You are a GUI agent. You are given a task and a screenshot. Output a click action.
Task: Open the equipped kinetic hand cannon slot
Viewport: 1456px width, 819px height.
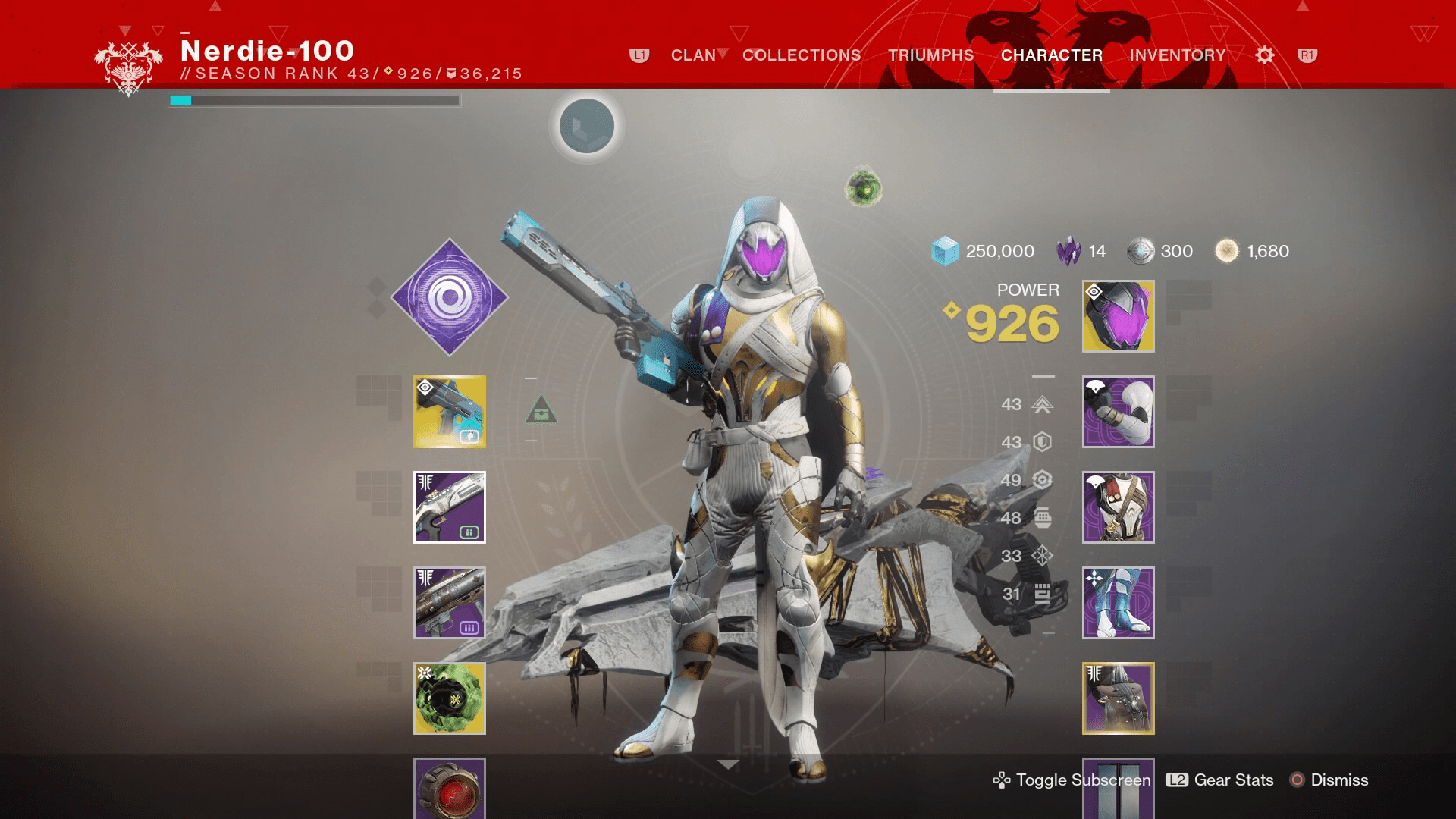[x=449, y=412]
